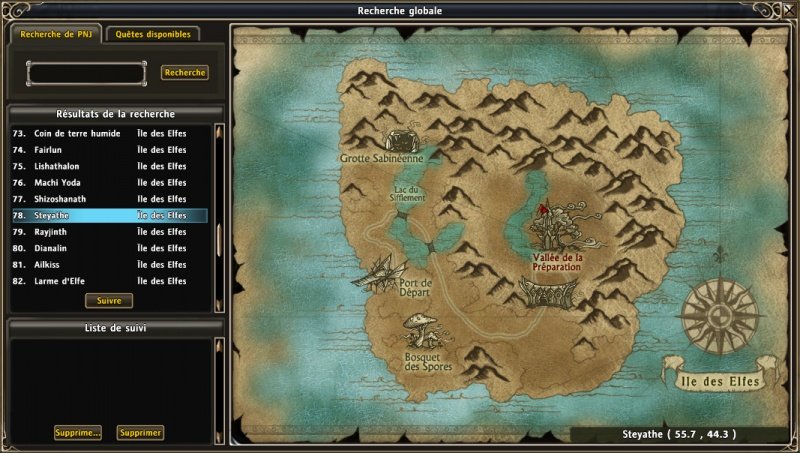Click the Suivre button
Image resolution: width=800 pixels, height=453 pixels.
point(109,300)
